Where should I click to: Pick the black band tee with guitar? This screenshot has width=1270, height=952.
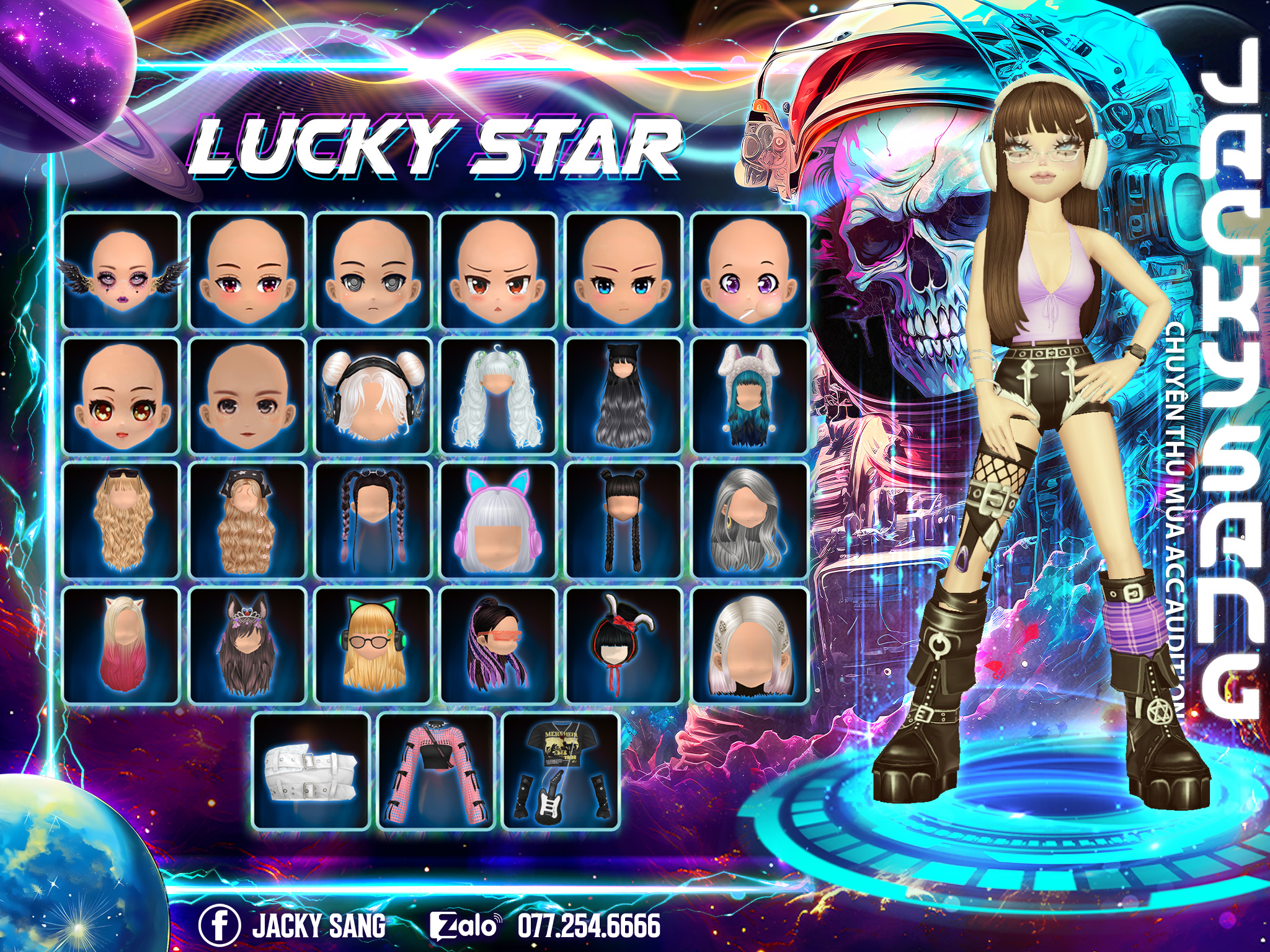[561, 772]
